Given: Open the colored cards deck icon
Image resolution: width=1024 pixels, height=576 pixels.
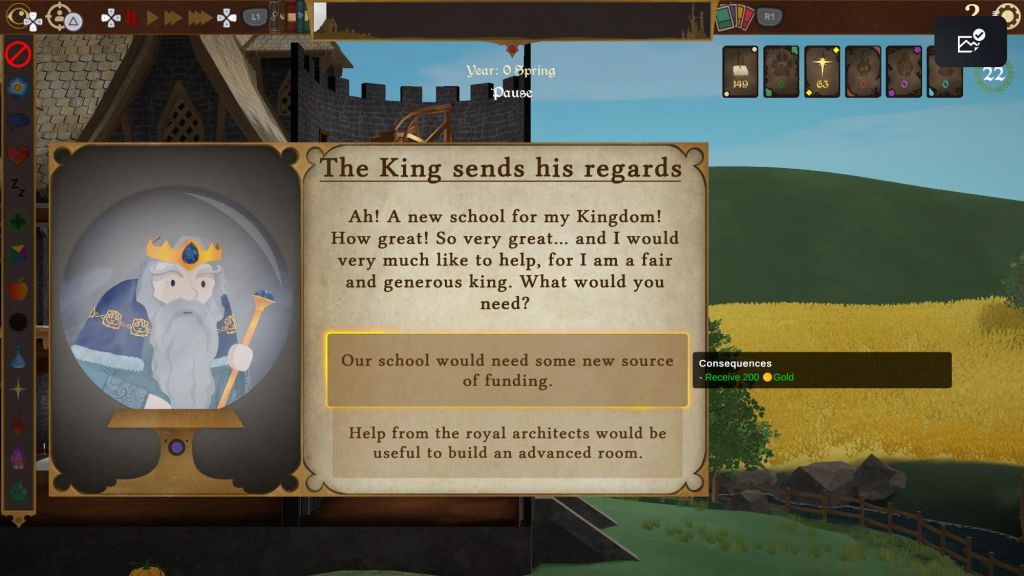Looking at the screenshot, I should (x=733, y=17).
